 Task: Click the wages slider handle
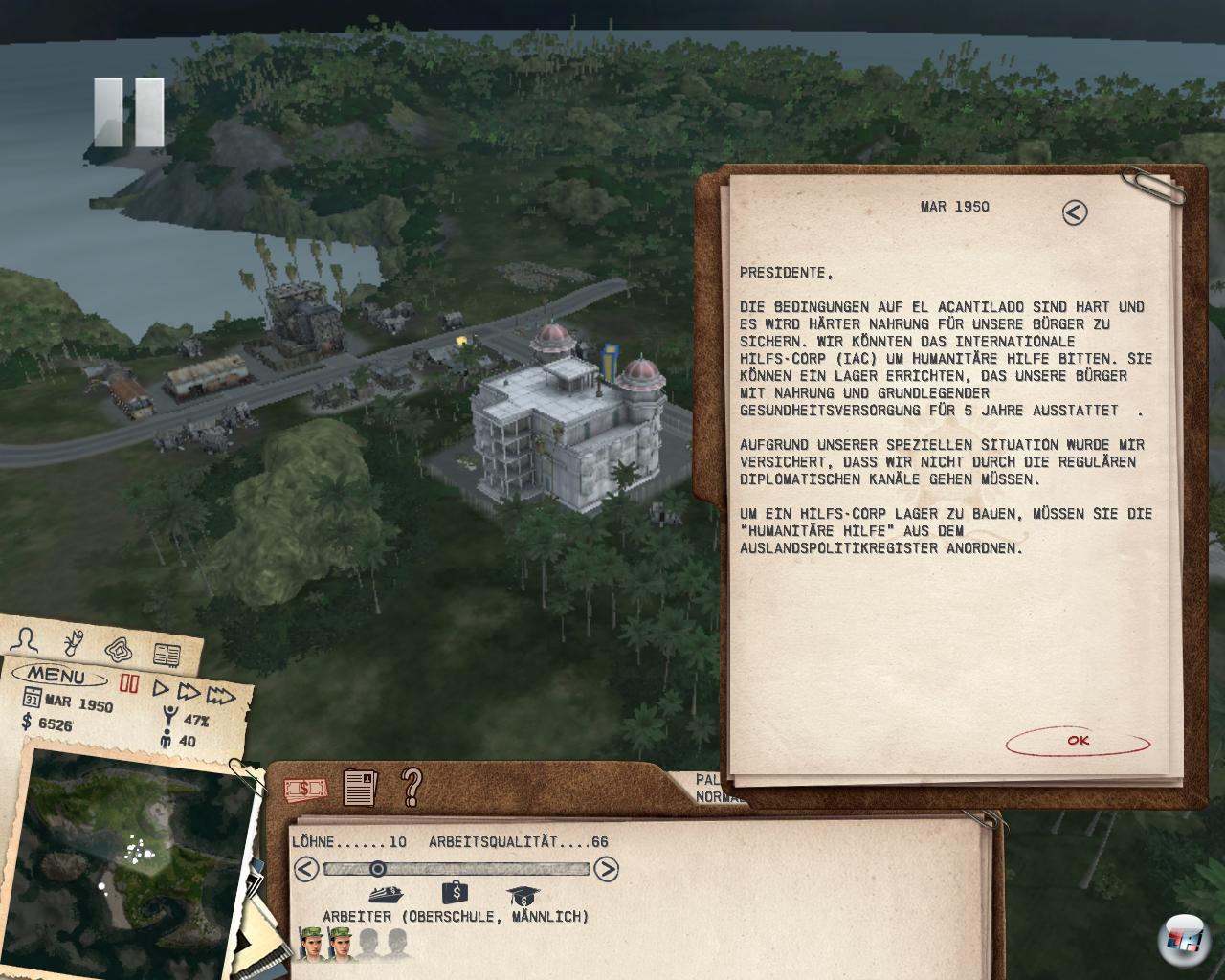coord(378,869)
